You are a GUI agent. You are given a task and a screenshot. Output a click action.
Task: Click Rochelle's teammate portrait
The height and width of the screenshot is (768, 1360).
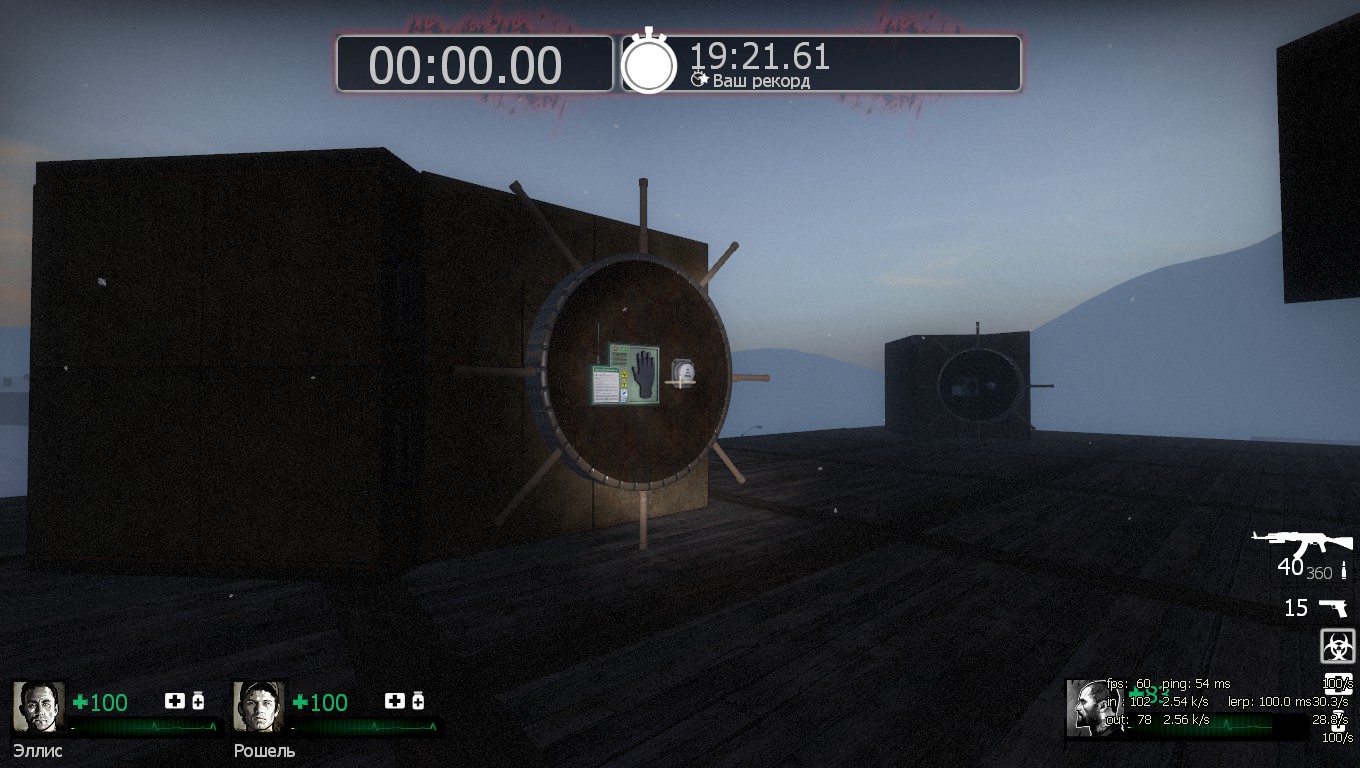point(259,707)
